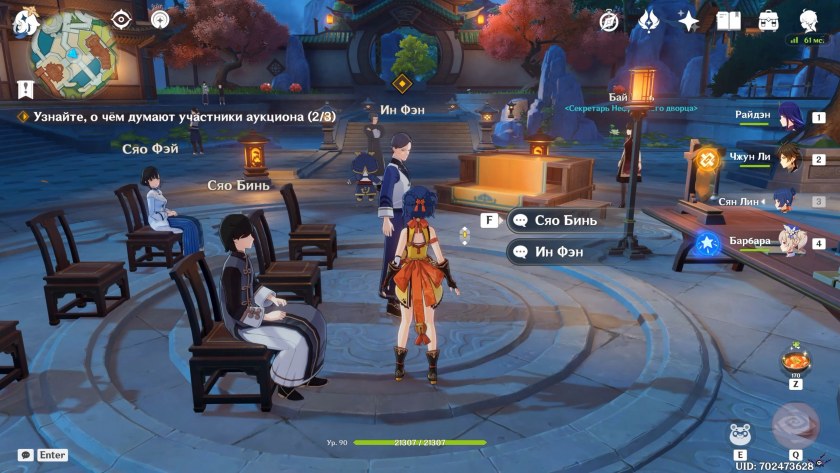
Task: Toggle the eye-shaped icon beside the minimap
Action: [x=121, y=19]
